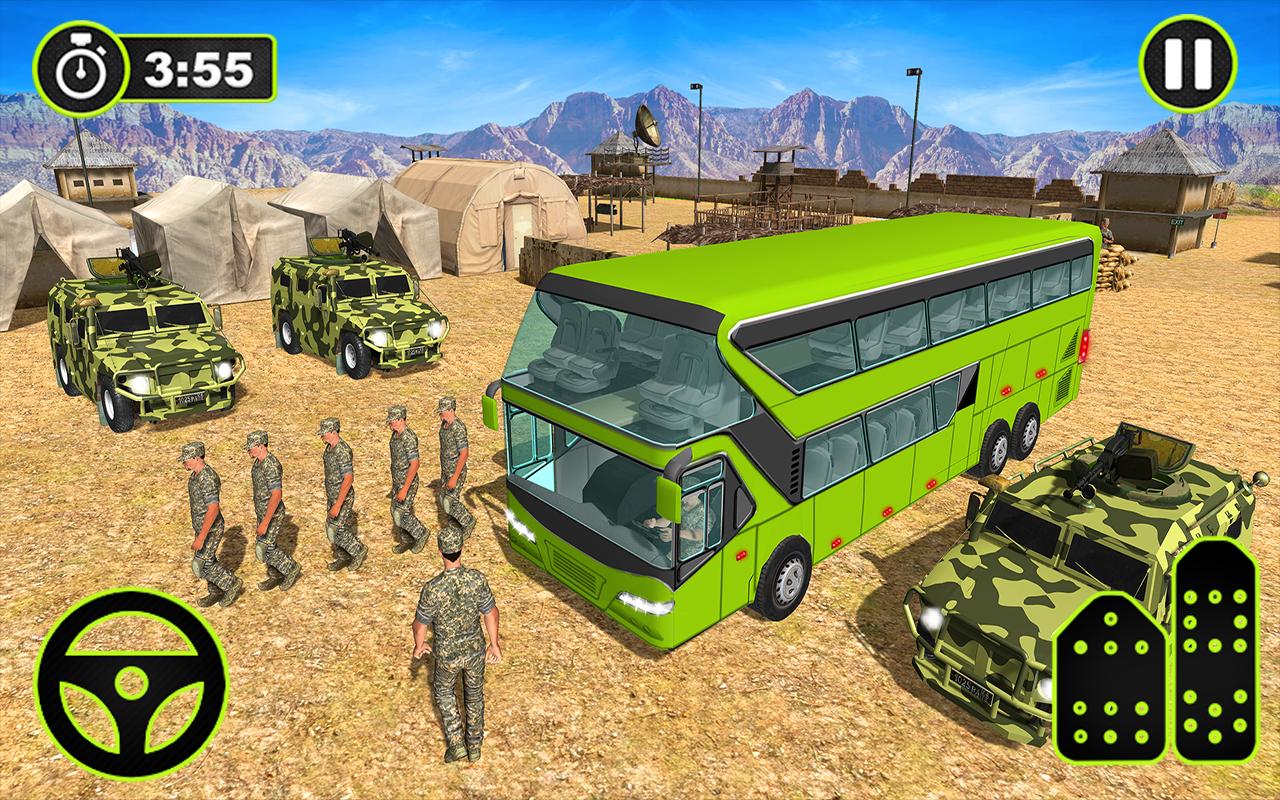The height and width of the screenshot is (800, 1280).
Task: Click the soldier standing near the bus door
Action: coord(455,640)
